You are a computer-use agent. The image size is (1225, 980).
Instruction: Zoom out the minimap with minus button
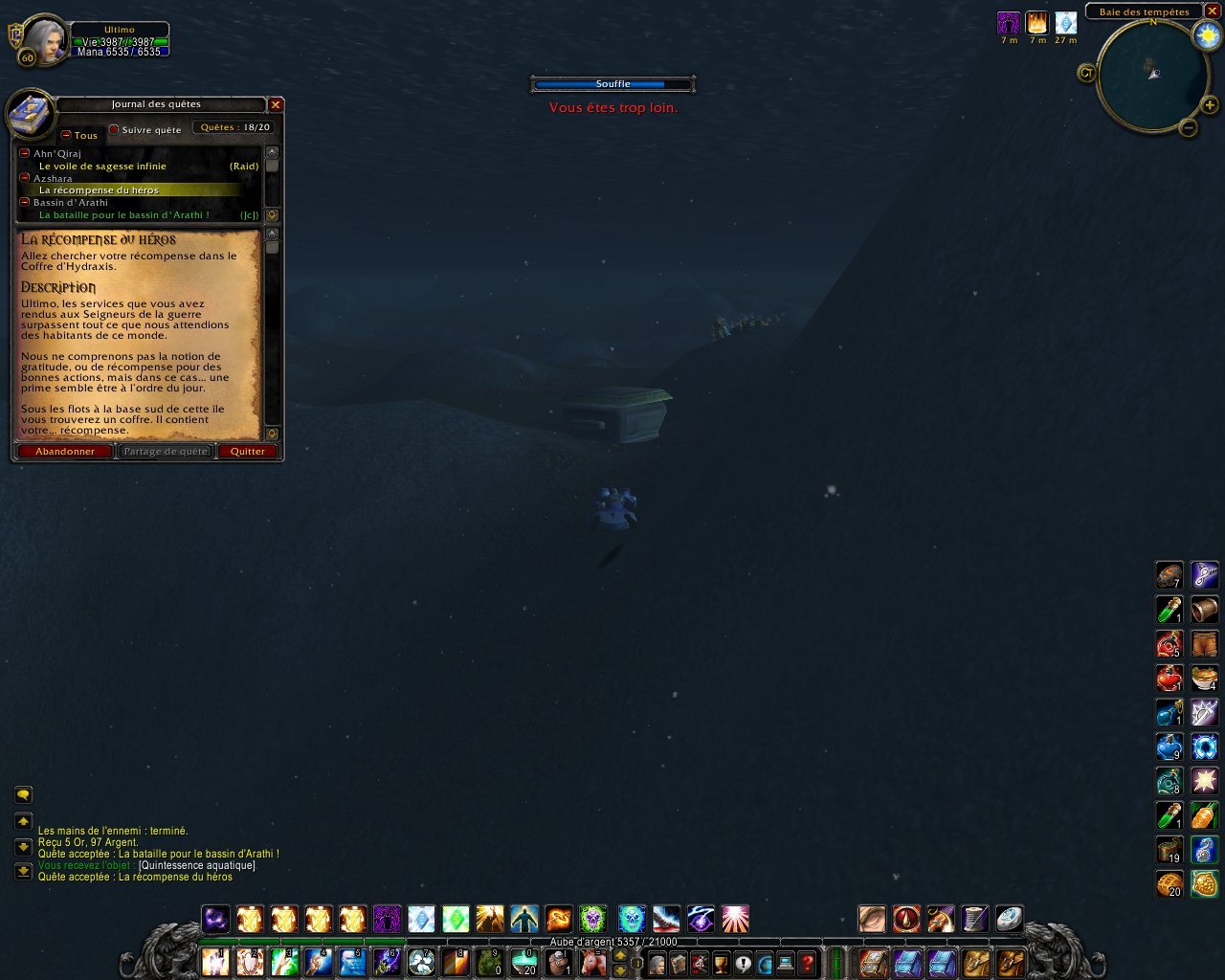(1188, 126)
